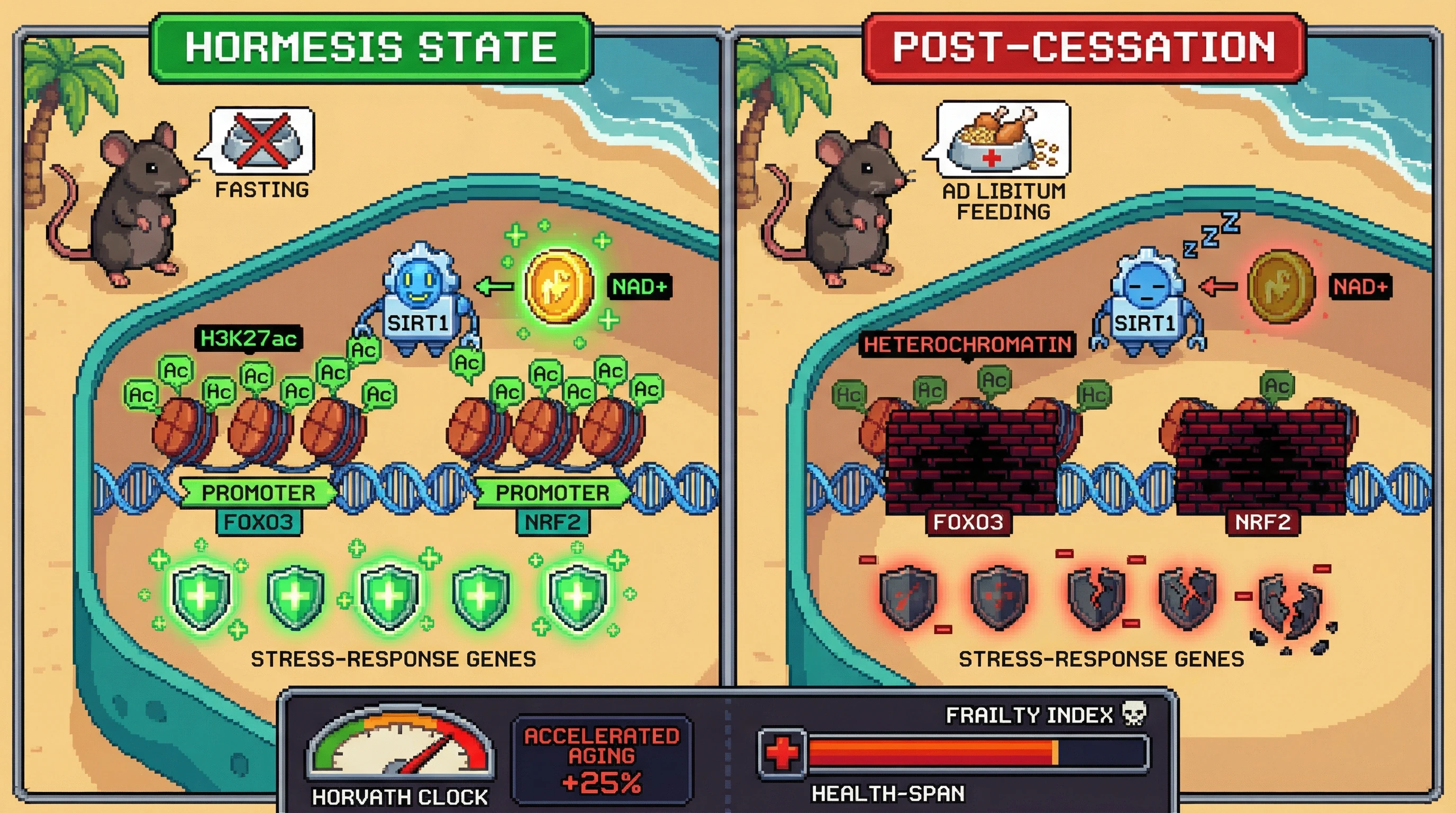Screen dimensions: 1456x813
Task: Select the Hormesis State banner
Action: 371,48
